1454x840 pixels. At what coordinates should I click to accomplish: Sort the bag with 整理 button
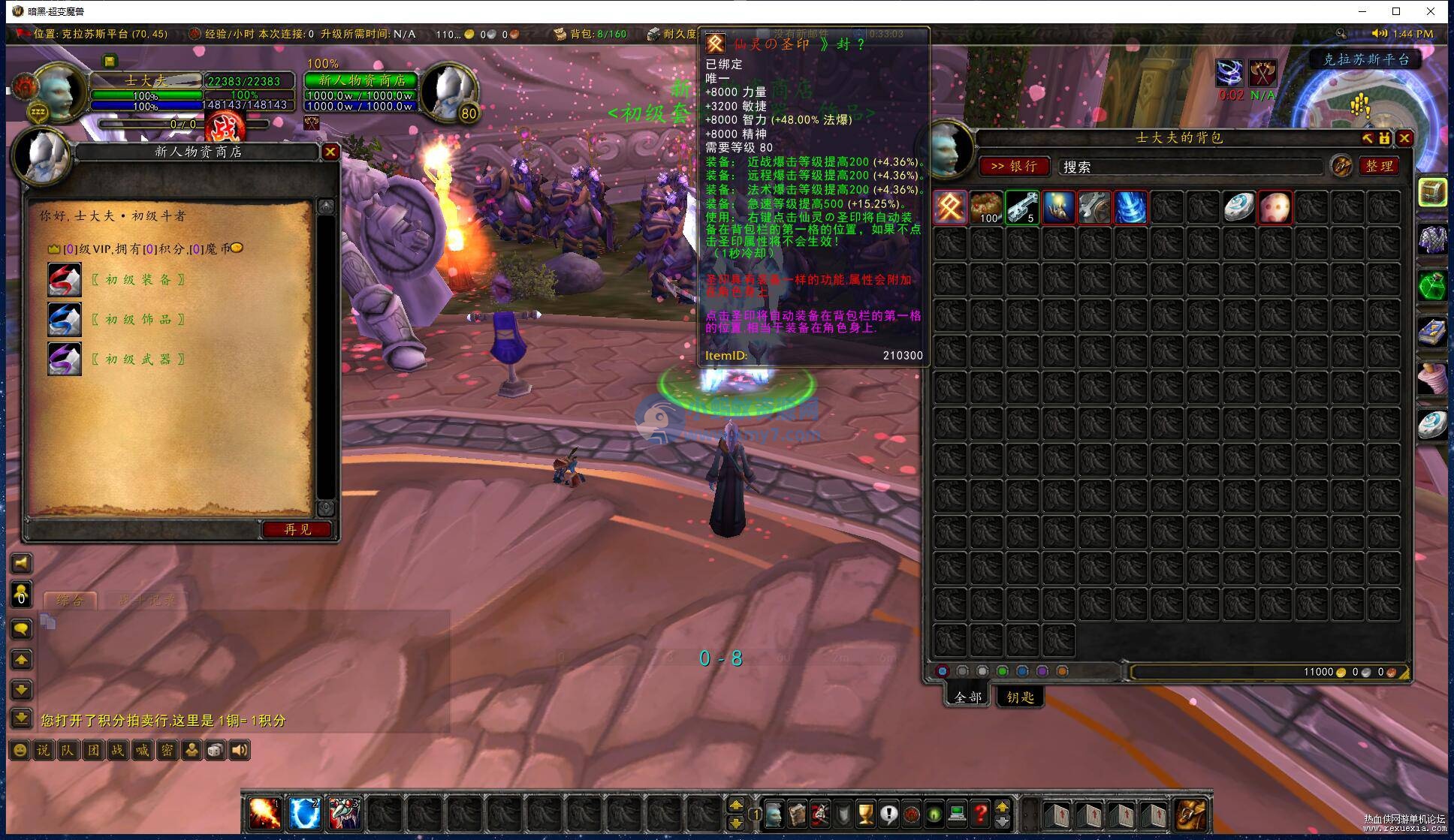point(1379,166)
